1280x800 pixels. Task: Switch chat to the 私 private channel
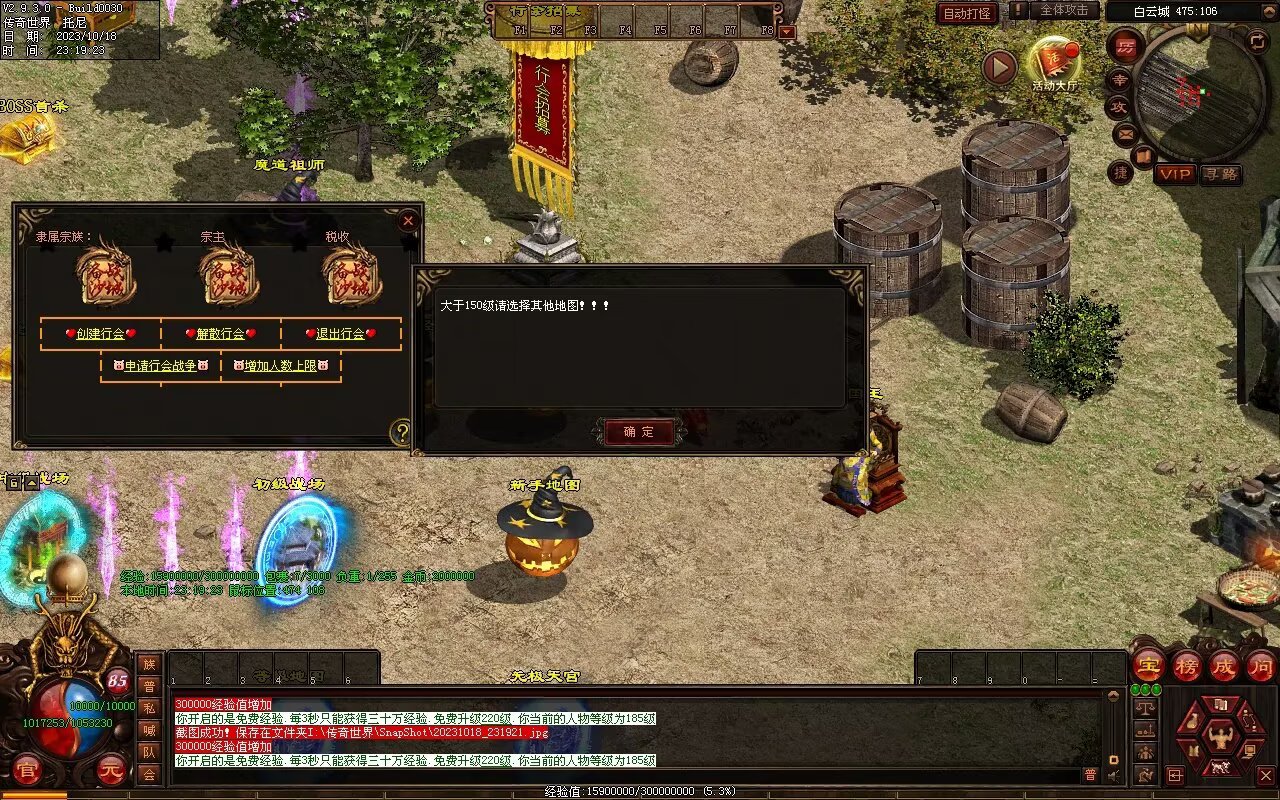click(149, 708)
